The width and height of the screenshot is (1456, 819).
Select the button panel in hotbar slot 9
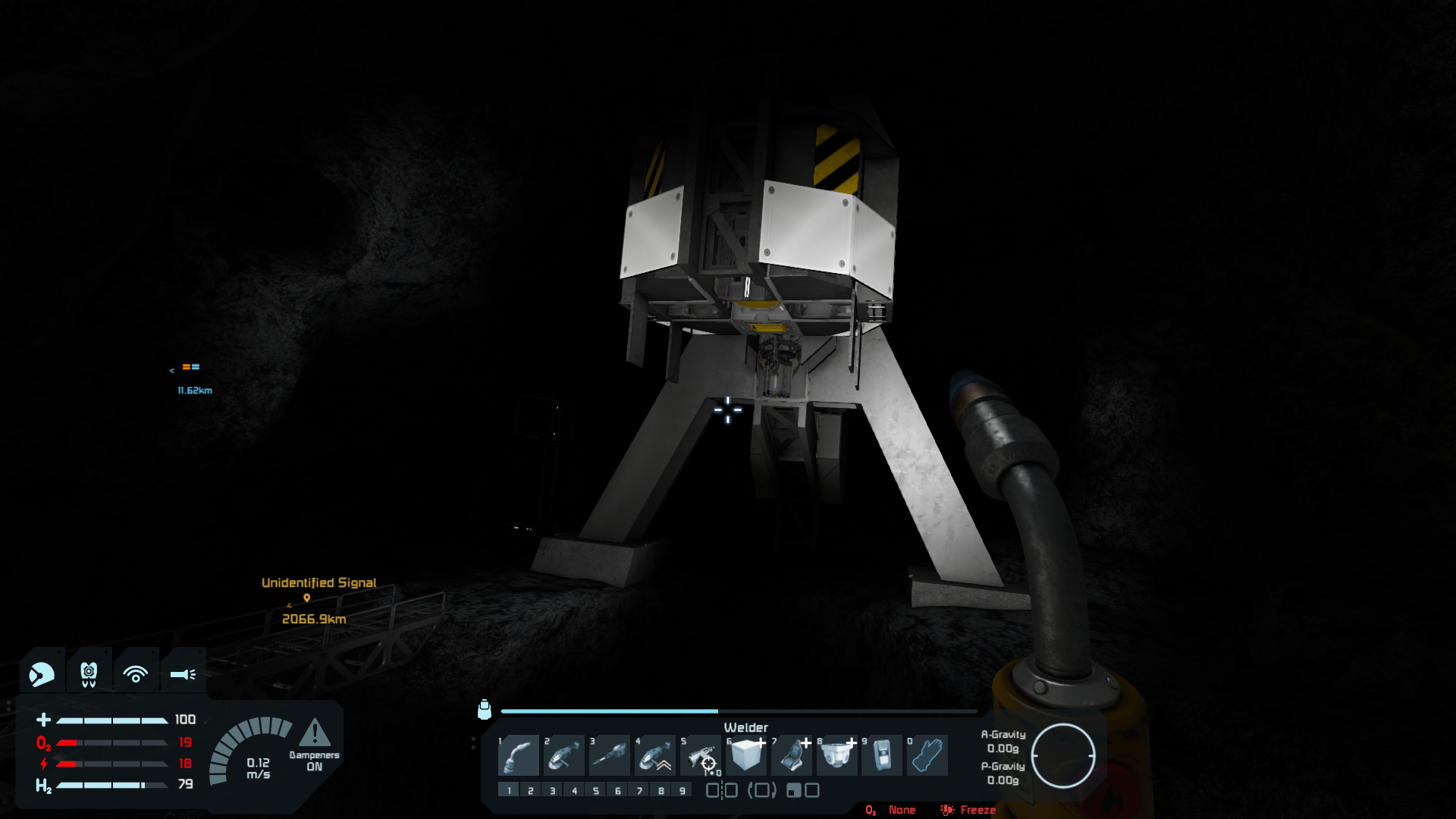882,755
